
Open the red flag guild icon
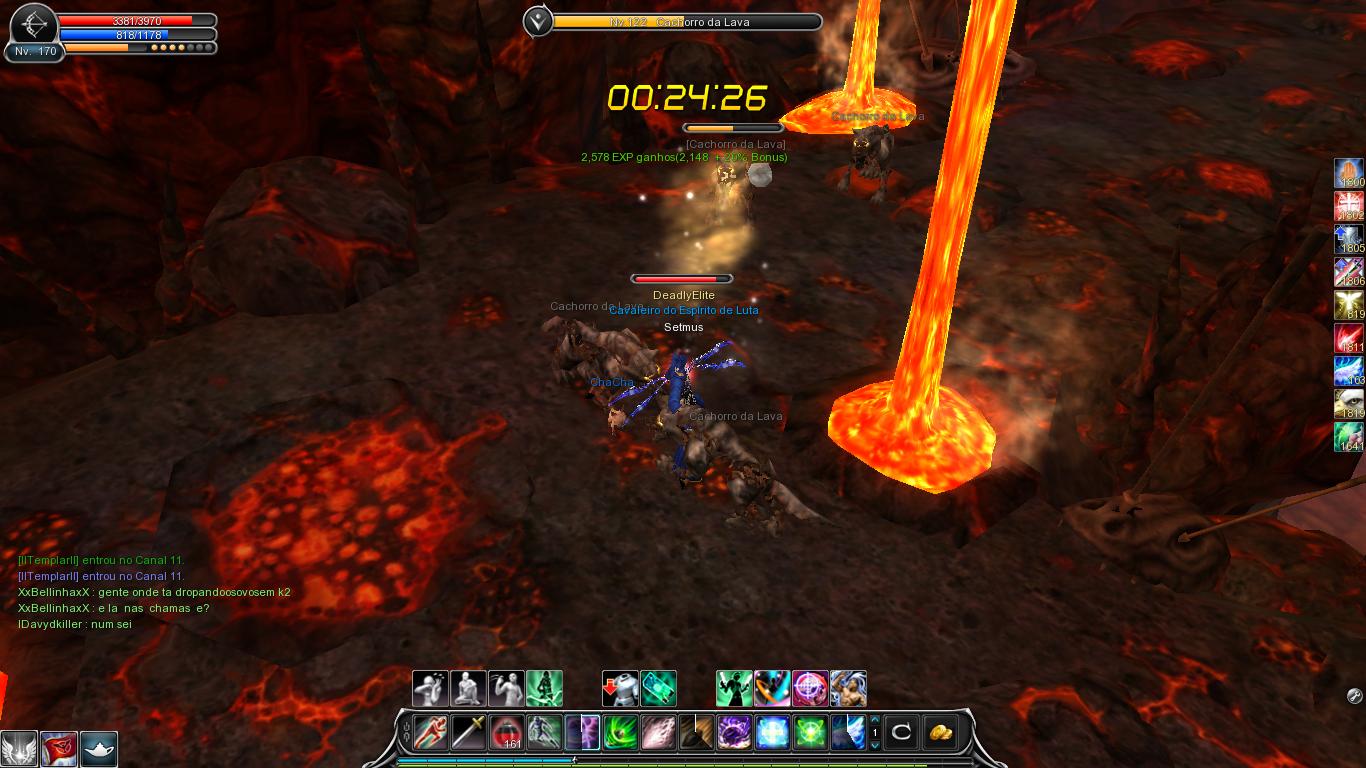pos(59,749)
